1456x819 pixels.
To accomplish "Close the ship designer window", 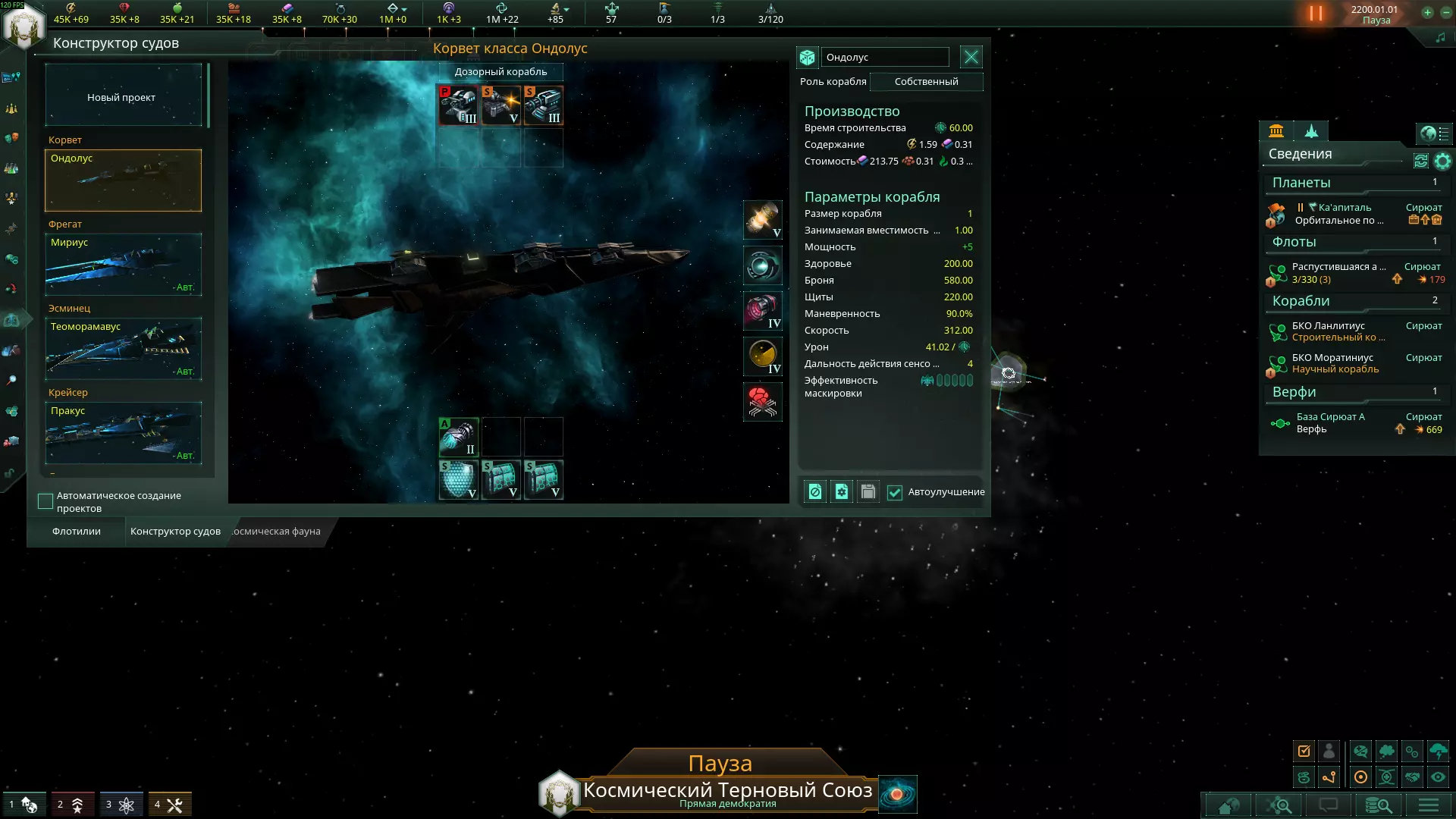I will tap(971, 57).
